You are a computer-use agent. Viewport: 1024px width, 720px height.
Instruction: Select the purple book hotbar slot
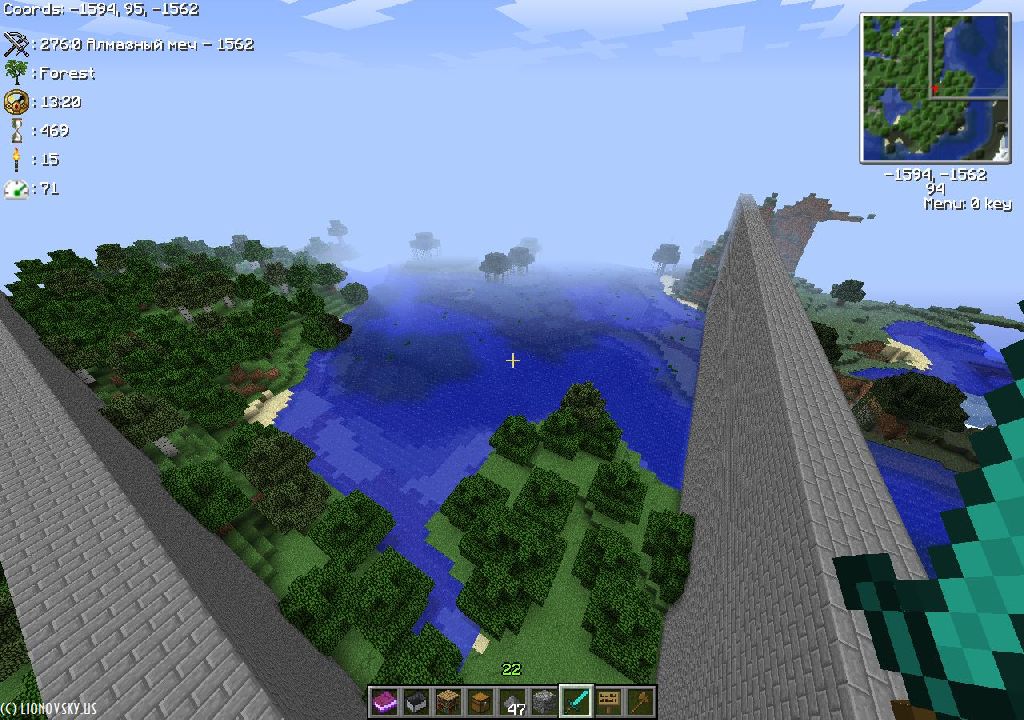385,702
